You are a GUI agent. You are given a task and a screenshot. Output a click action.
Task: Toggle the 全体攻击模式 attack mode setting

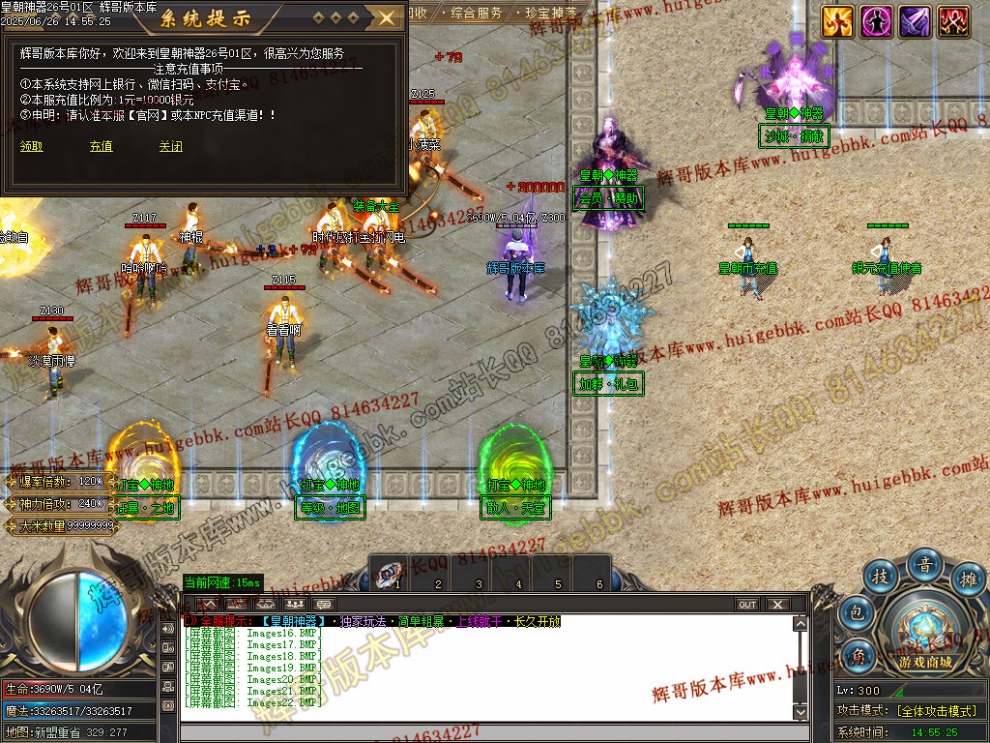click(x=936, y=711)
